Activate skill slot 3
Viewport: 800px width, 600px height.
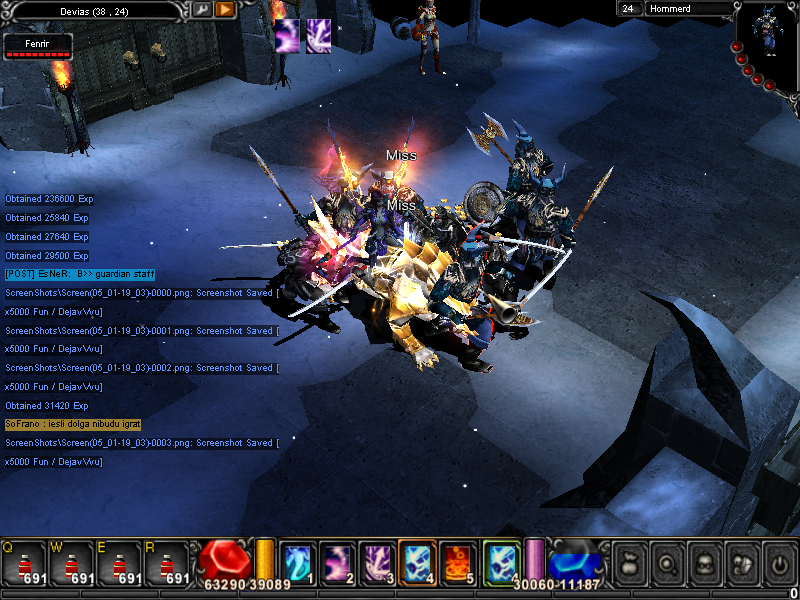pyautogui.click(x=377, y=562)
